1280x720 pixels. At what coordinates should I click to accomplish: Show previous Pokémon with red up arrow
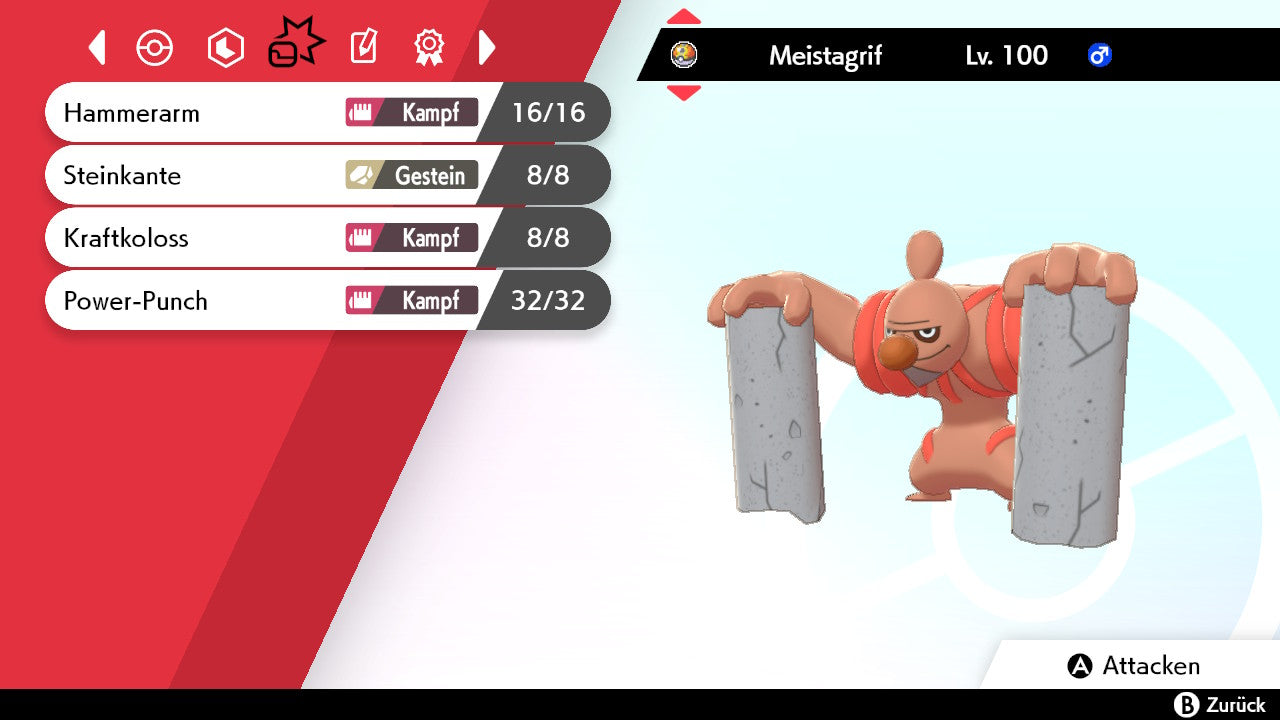pyautogui.click(x=684, y=17)
